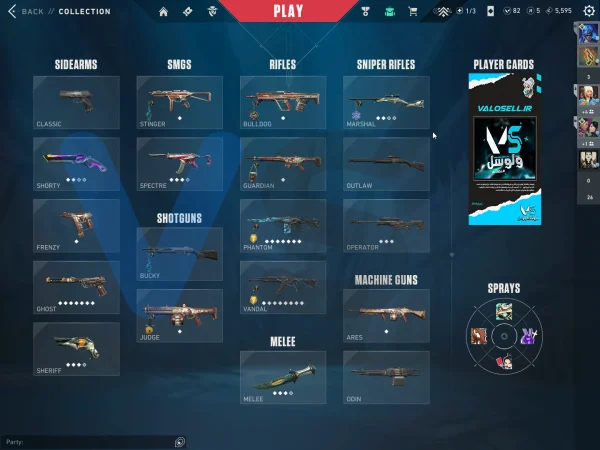Viewport: 600px width, 450px height.
Task: Pick the Sheriff weapon tile
Action: [x=76, y=348]
